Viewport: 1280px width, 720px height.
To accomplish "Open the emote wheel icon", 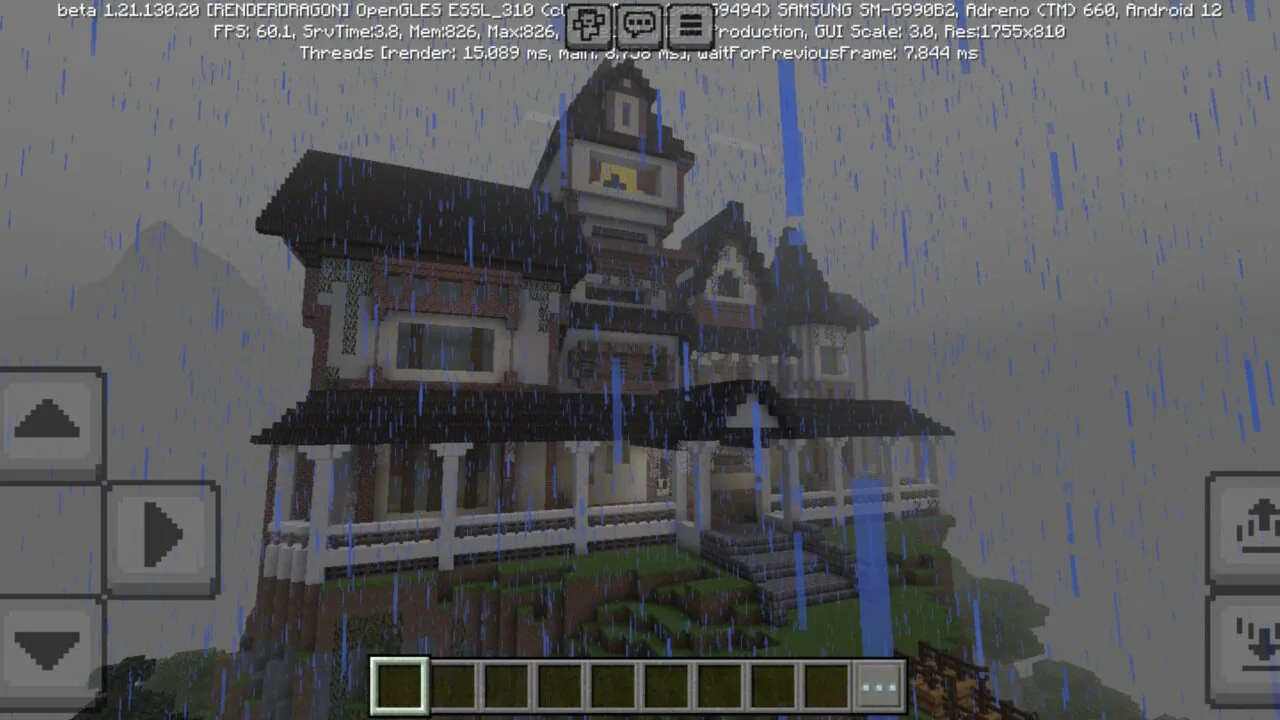I will pos(588,25).
